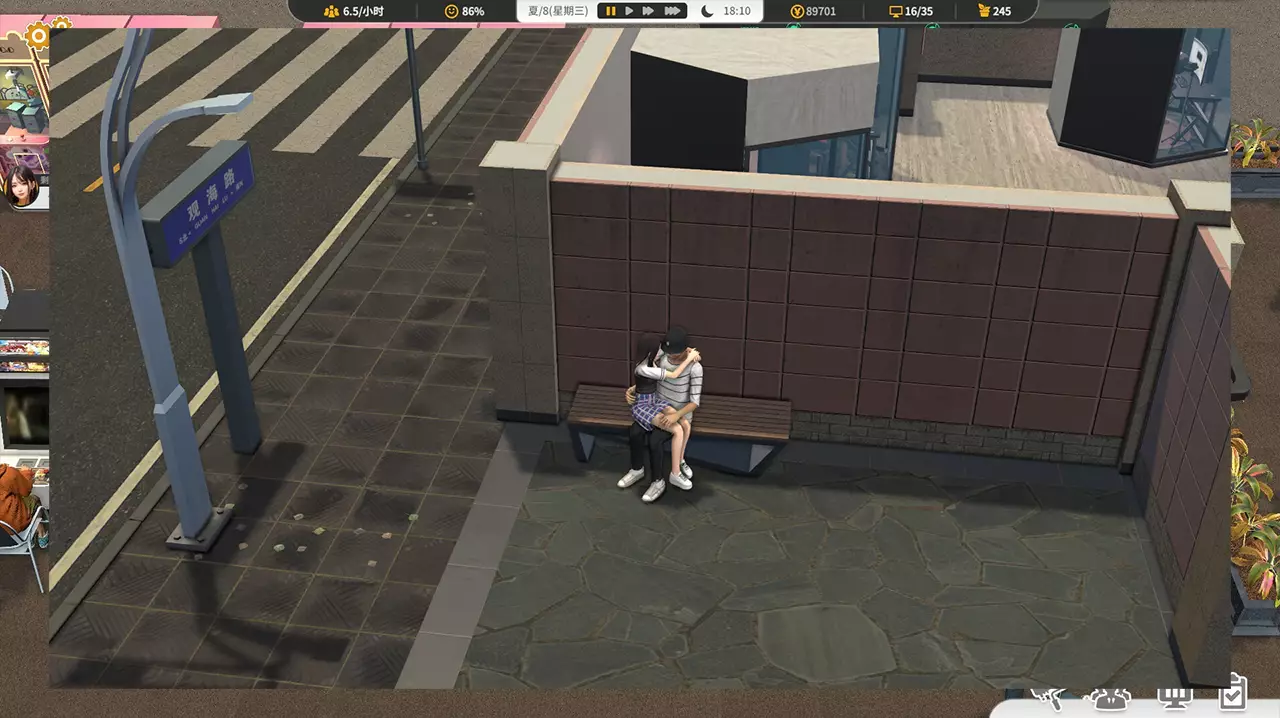Open the monitor icon in bottom toolbar
1280x718 pixels.
1171,699
